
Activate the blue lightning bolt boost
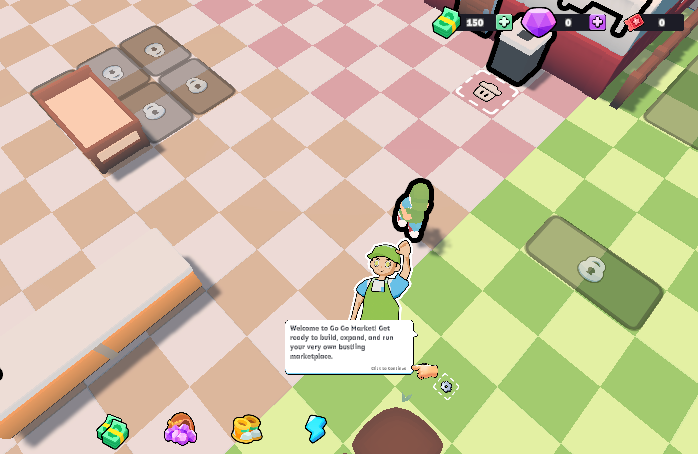(x=316, y=429)
